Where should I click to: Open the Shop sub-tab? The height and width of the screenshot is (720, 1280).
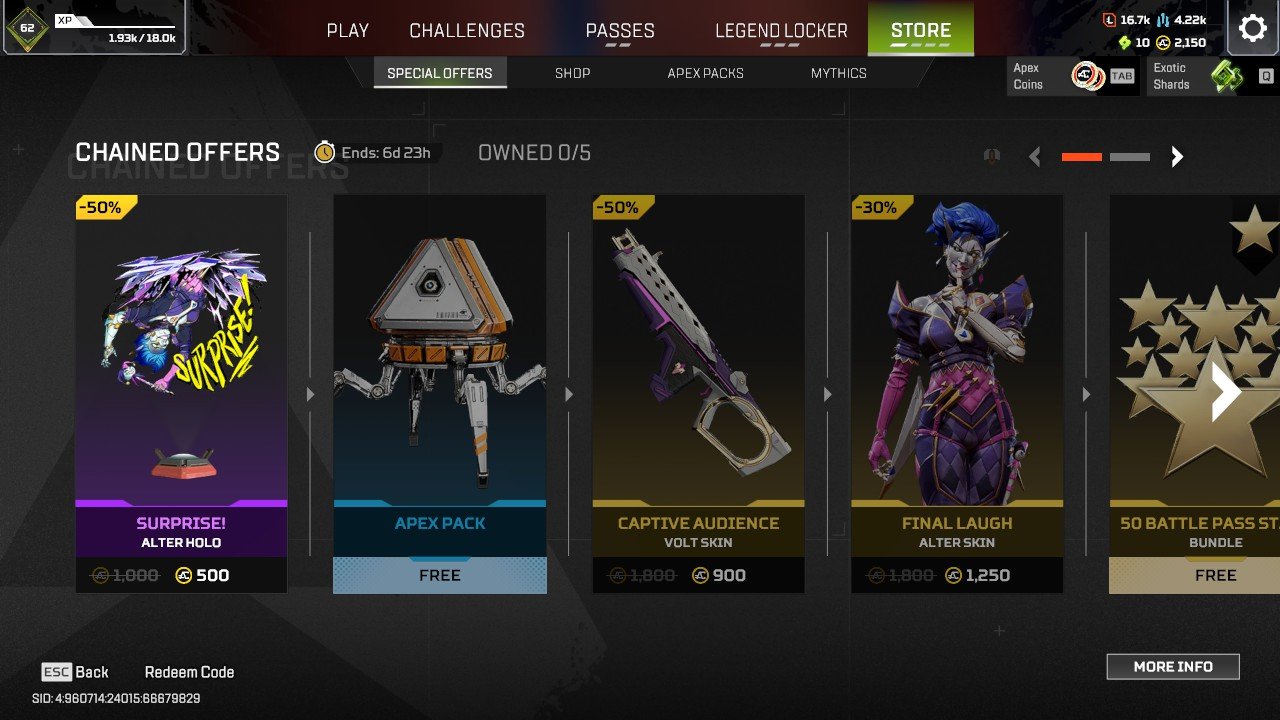(572, 73)
